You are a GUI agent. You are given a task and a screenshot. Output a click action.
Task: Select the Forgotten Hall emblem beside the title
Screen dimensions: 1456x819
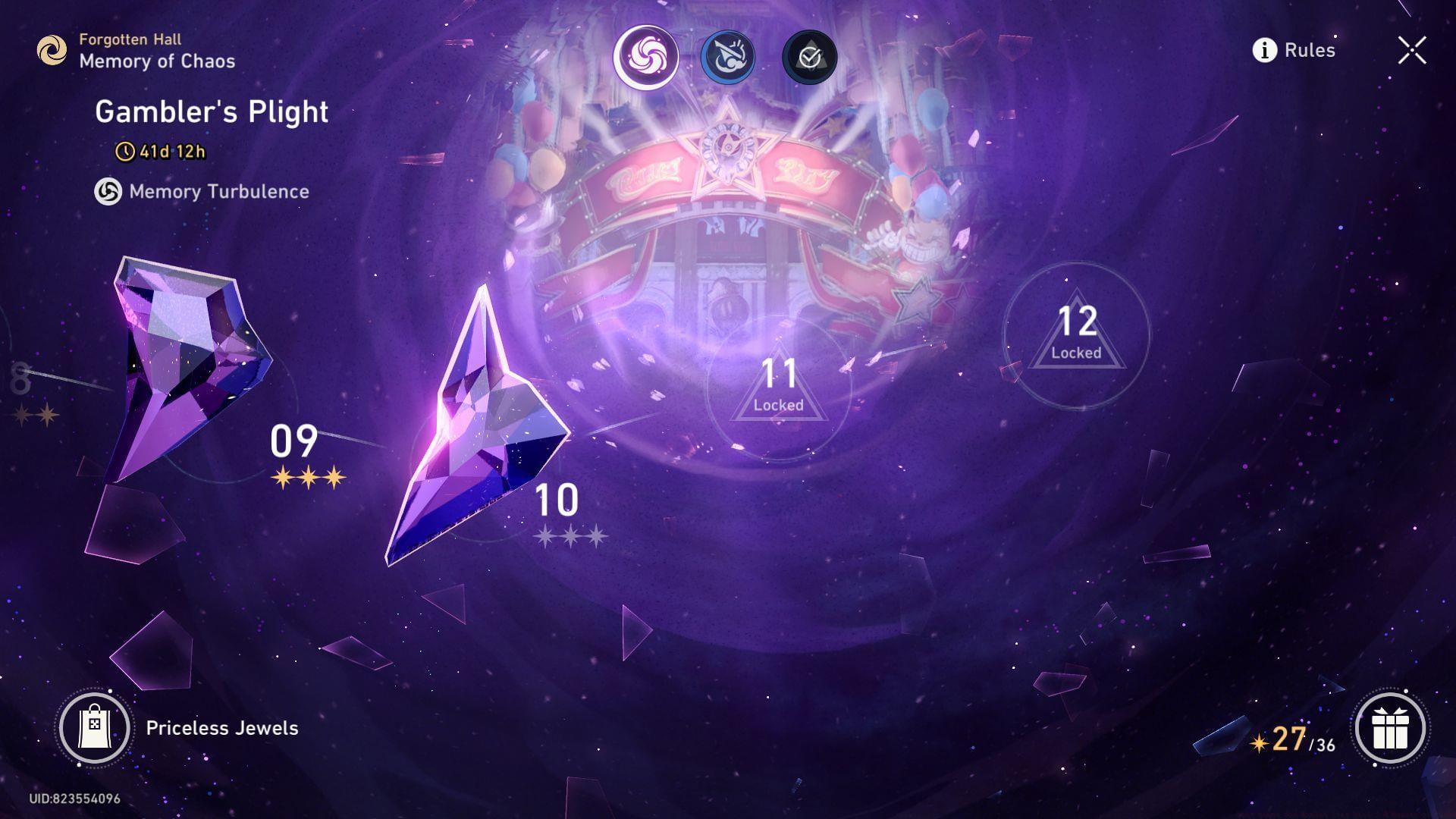click(51, 50)
